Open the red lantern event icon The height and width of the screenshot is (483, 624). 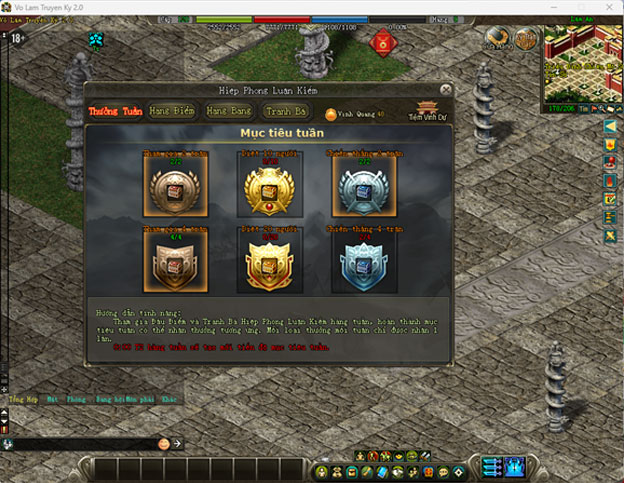click(383, 42)
